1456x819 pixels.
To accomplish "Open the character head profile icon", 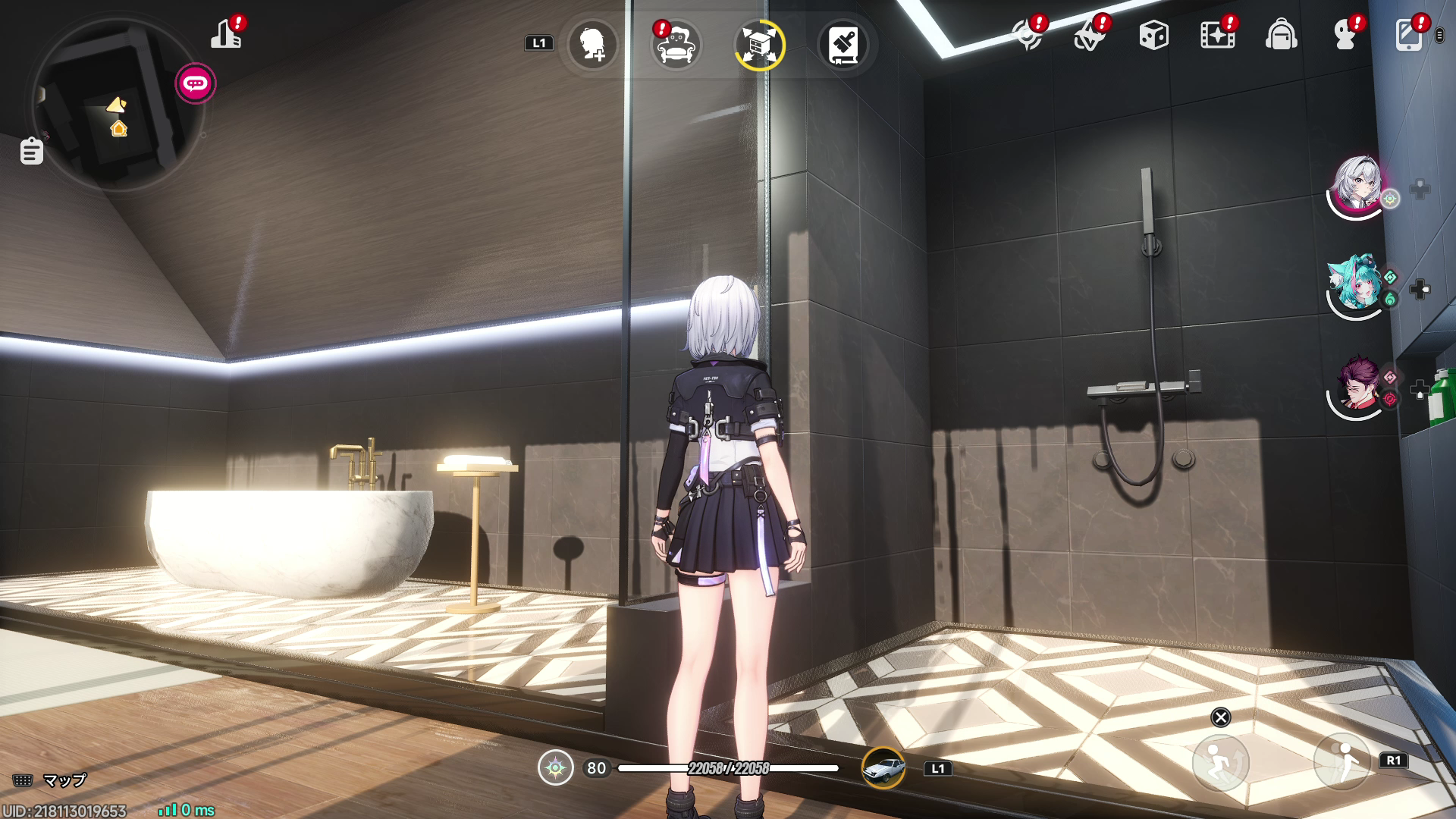I will (x=1345, y=36).
